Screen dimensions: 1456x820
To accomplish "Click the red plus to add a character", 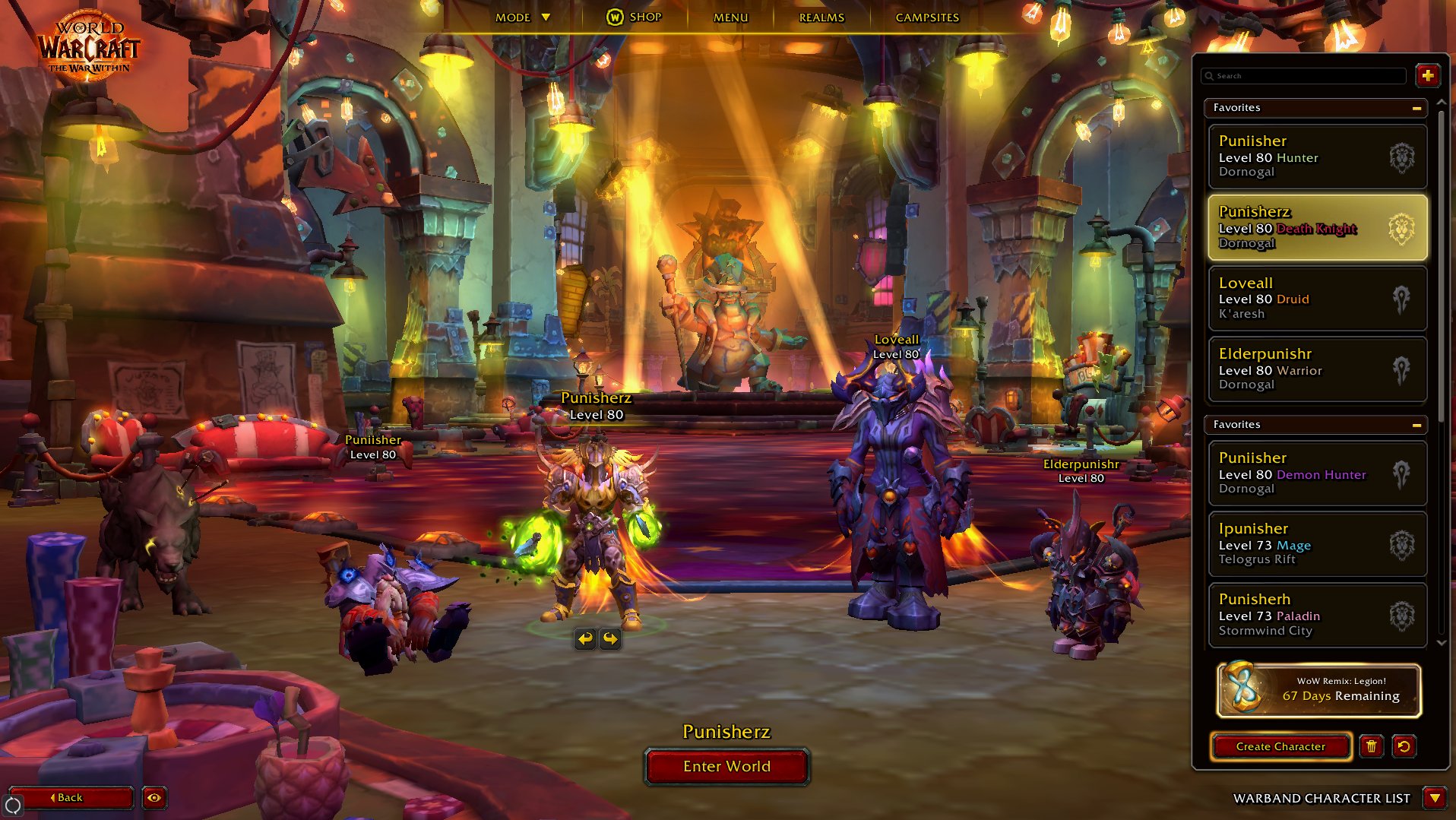I will pyautogui.click(x=1428, y=75).
